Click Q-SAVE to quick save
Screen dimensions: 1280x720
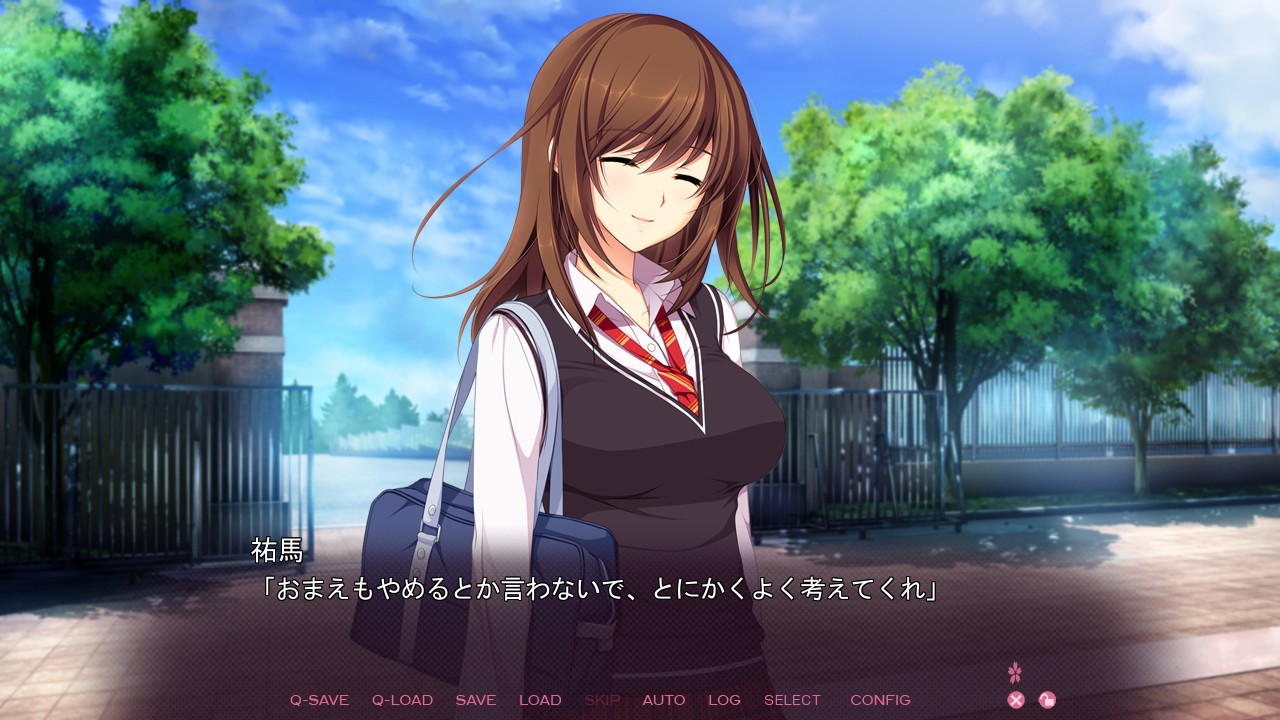click(x=318, y=700)
